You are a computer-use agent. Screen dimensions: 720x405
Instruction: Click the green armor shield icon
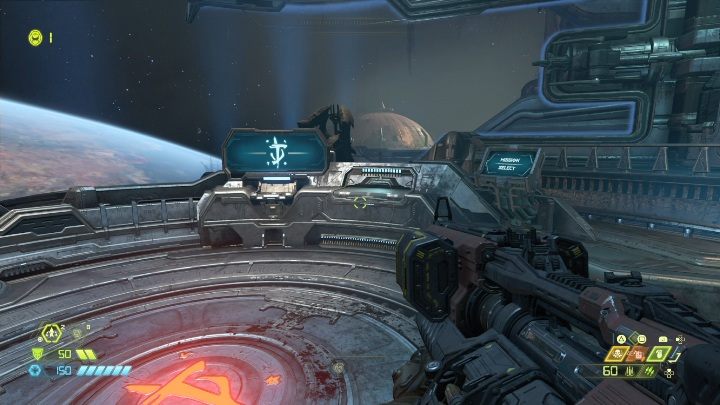pos(37,353)
